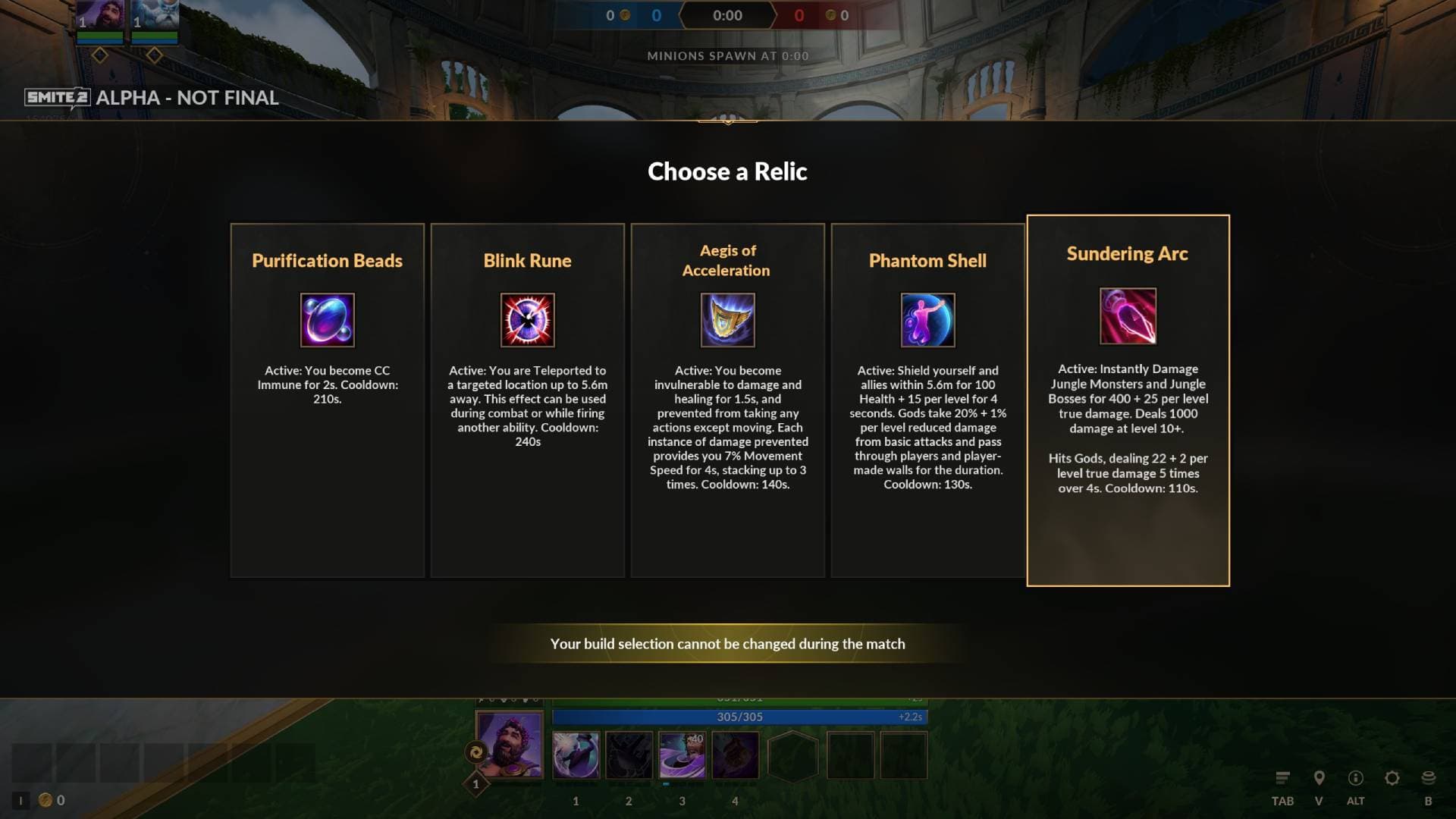
Task: Select the Blink Rune relic card
Action: tap(527, 400)
